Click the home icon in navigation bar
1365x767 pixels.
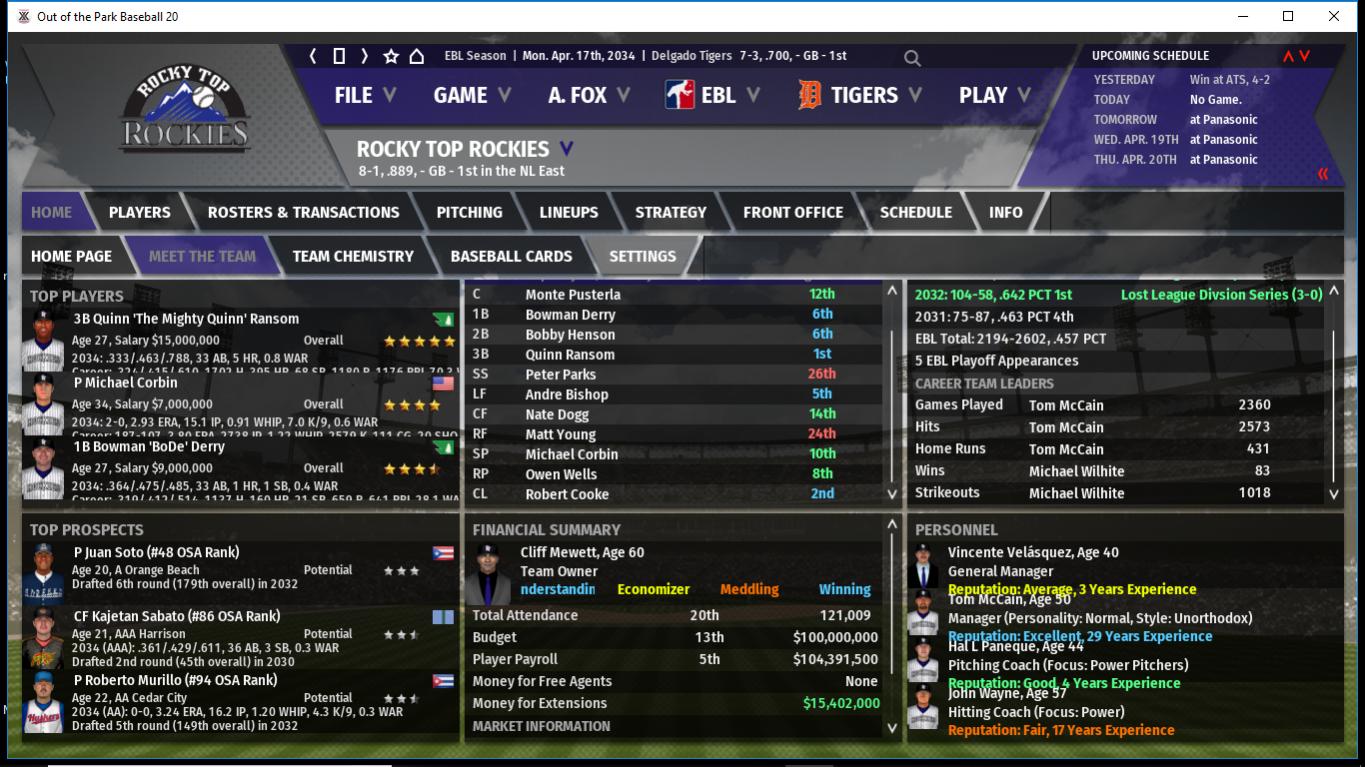coord(417,56)
